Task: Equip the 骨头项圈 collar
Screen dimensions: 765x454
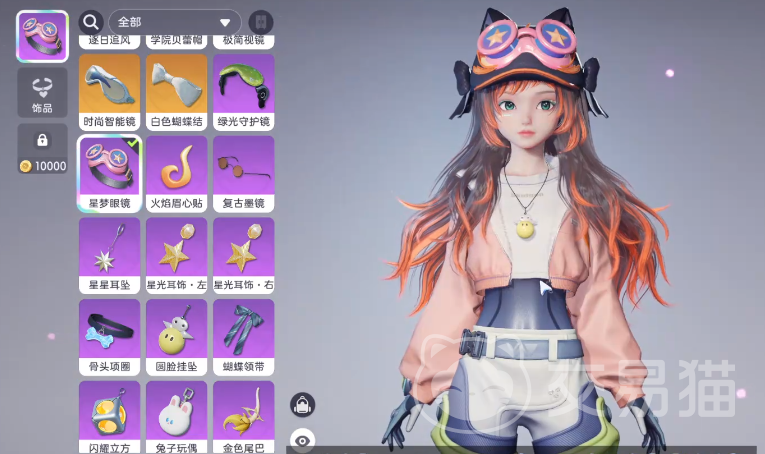Action: [109, 332]
